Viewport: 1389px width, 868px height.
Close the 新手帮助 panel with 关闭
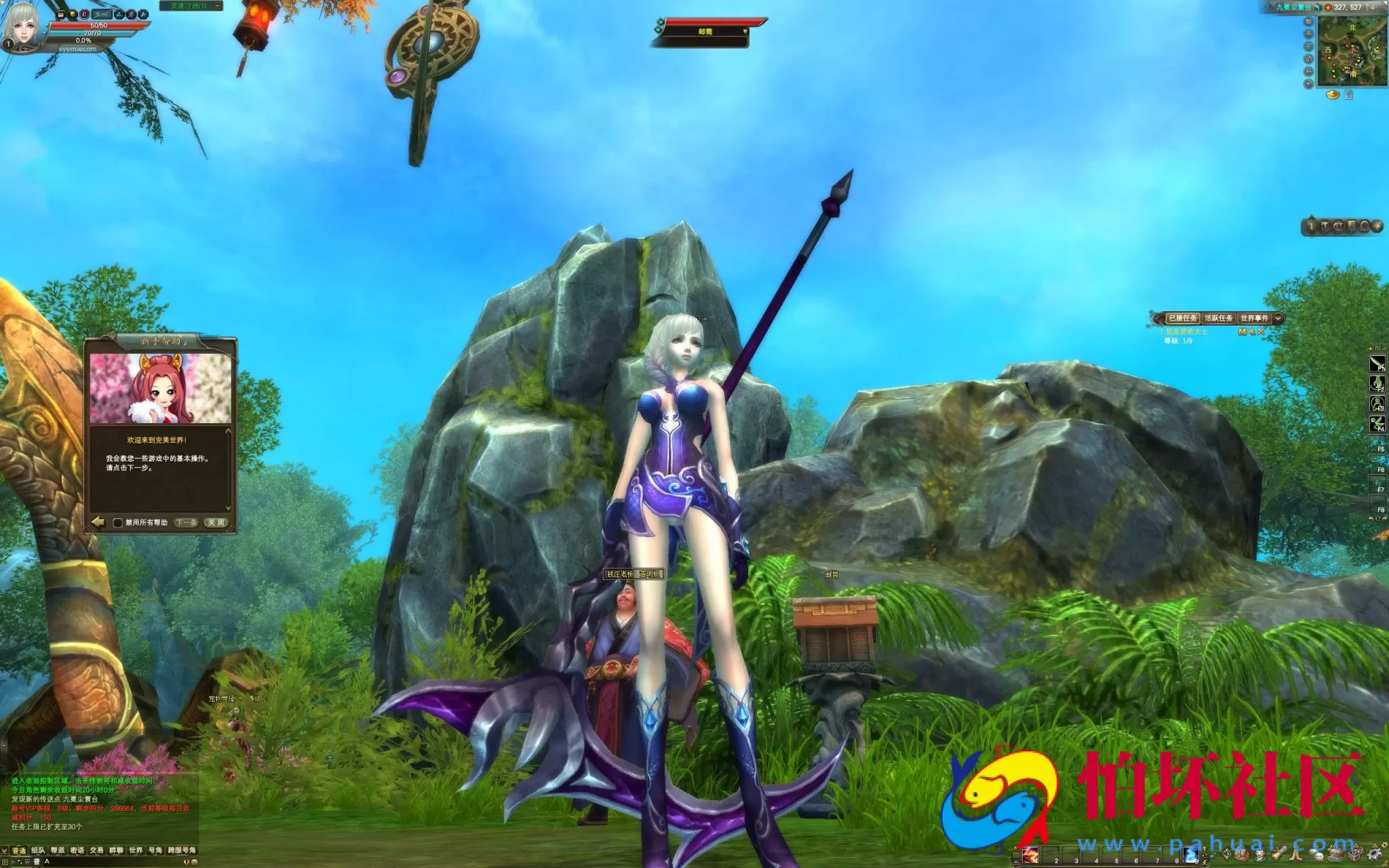(216, 523)
